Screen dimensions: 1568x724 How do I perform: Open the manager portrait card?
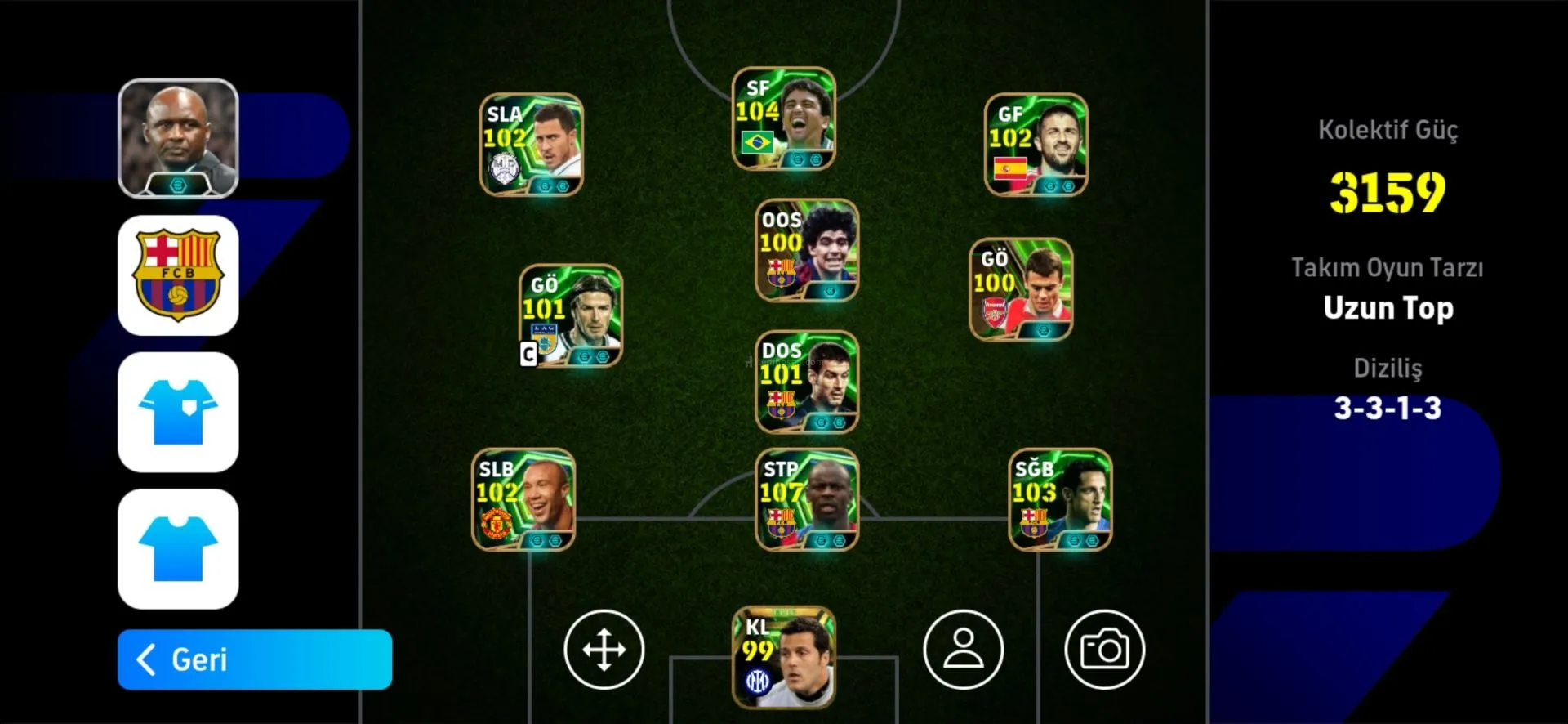click(178, 138)
